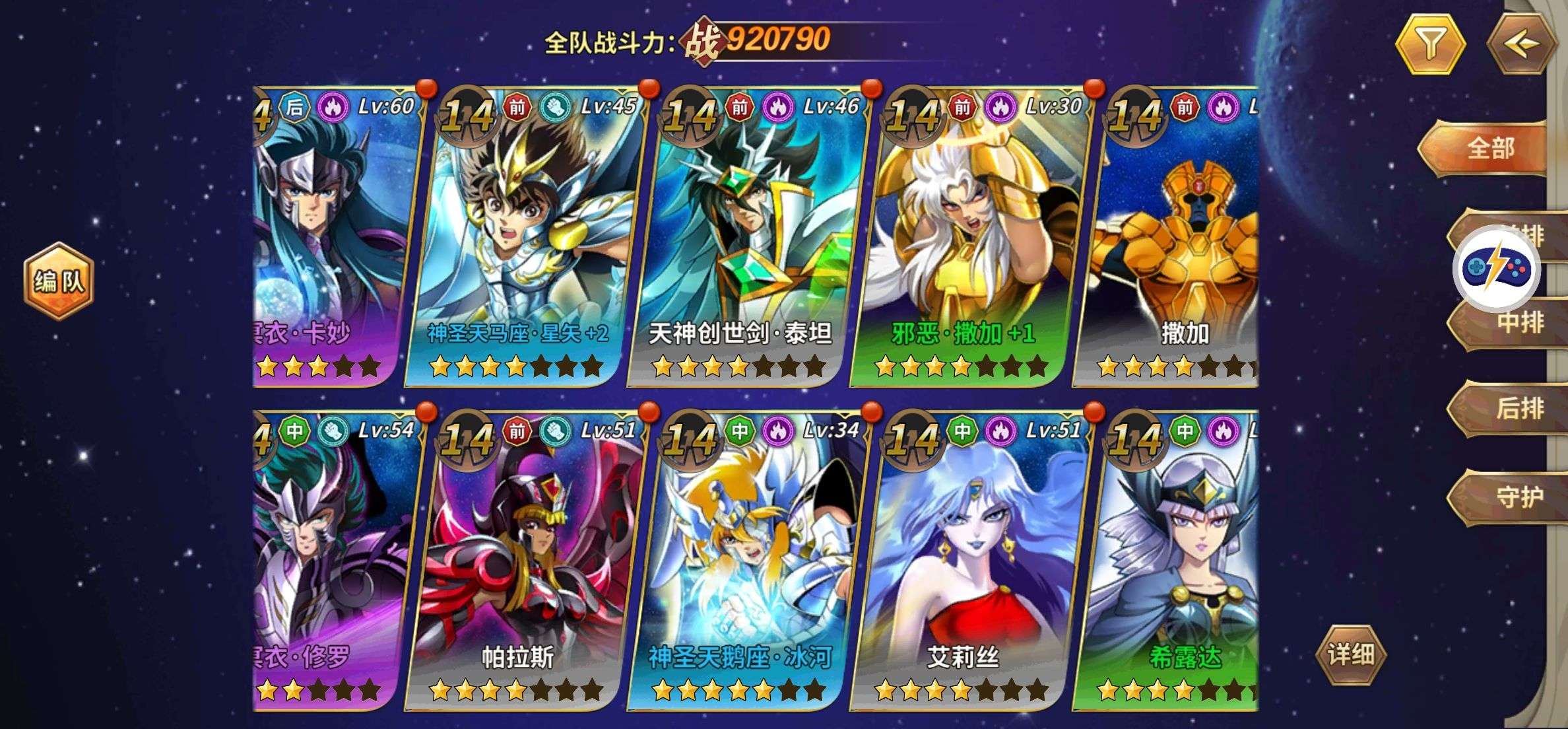Open the 编队 team formation button
Image resolution: width=1568 pixels, height=729 pixels.
coord(59,281)
